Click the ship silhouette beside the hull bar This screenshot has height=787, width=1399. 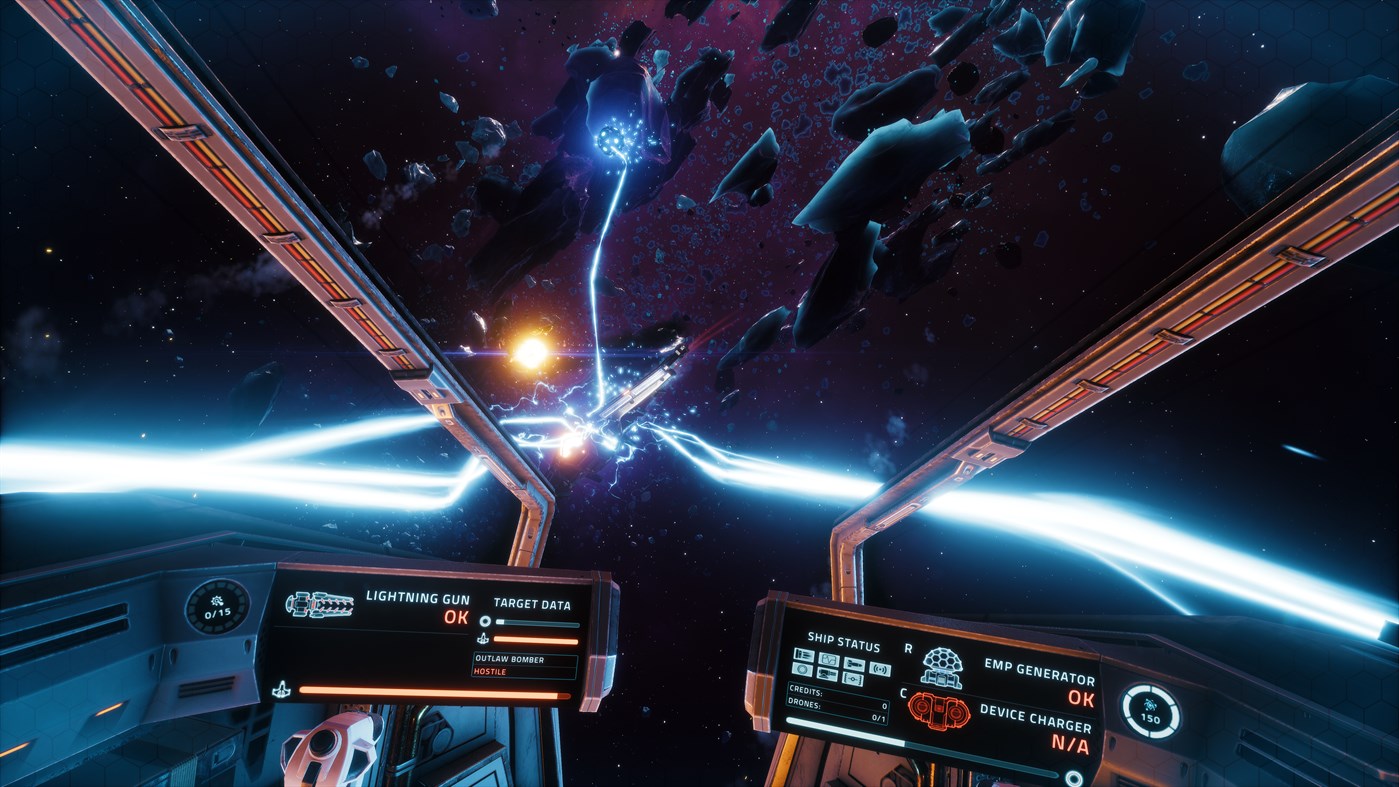click(x=281, y=690)
